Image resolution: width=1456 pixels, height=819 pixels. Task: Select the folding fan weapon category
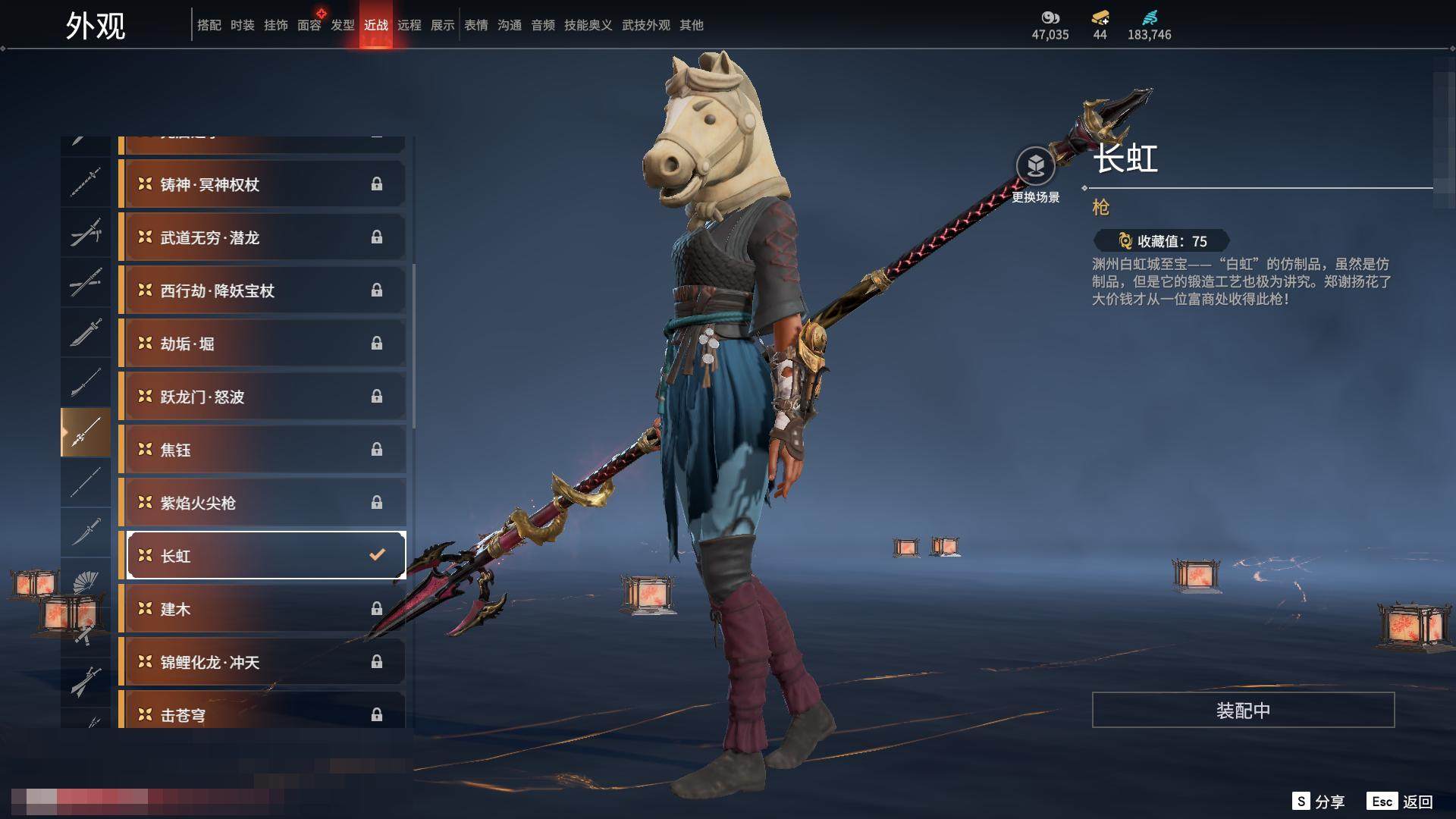click(86, 582)
